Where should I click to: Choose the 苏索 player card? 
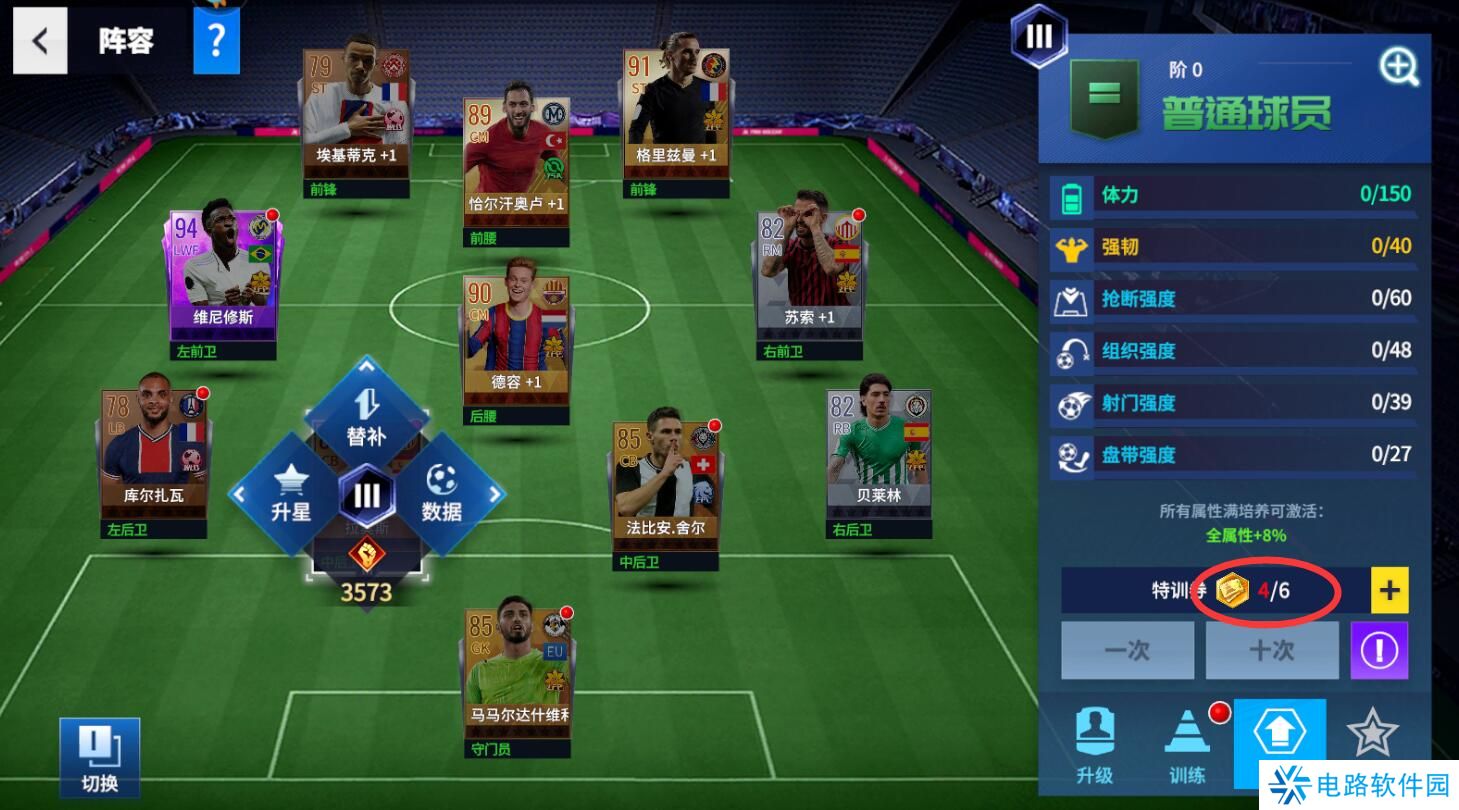pyautogui.click(x=810, y=270)
